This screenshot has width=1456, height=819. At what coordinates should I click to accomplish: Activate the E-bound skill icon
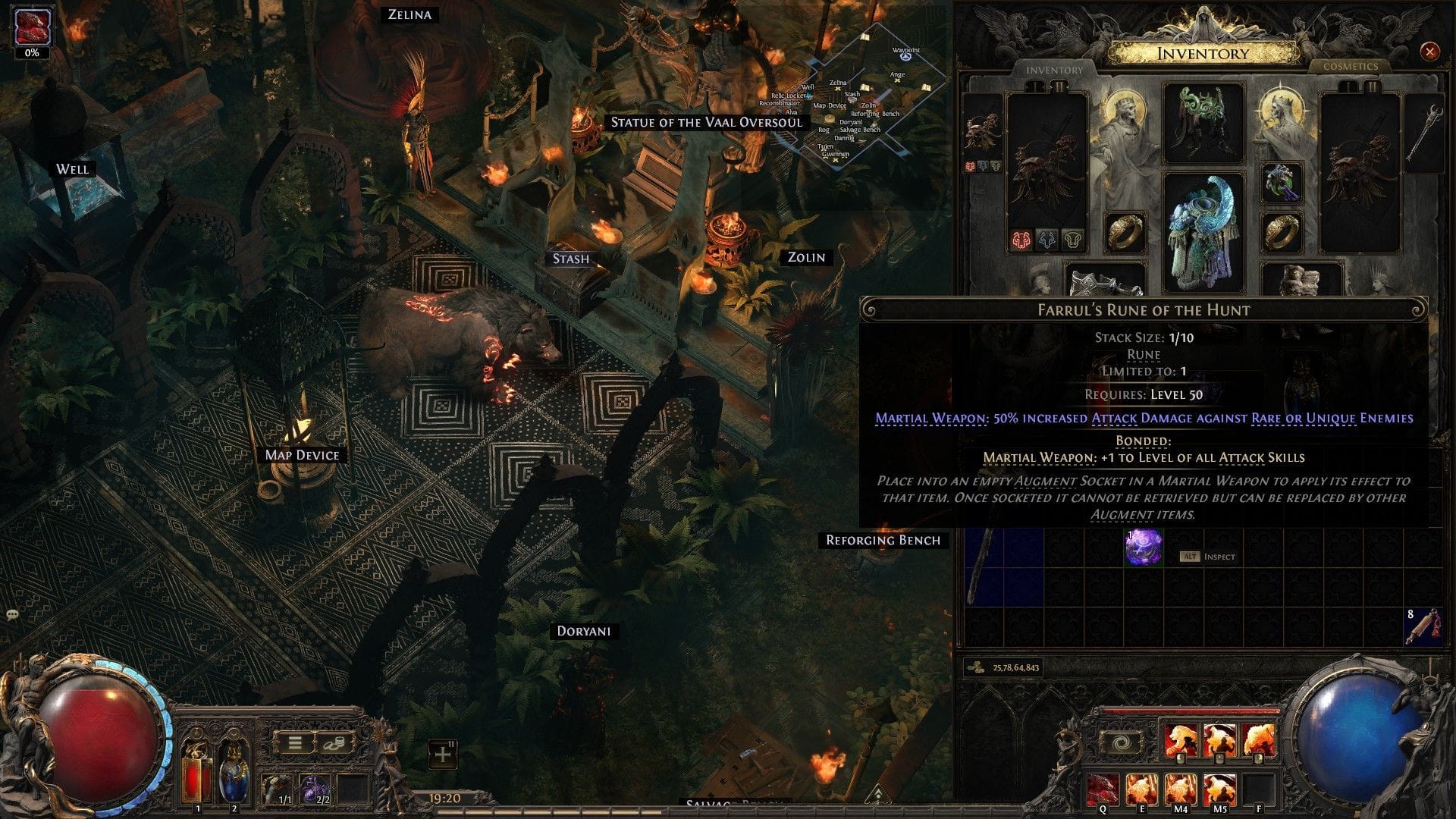[x=1142, y=788]
